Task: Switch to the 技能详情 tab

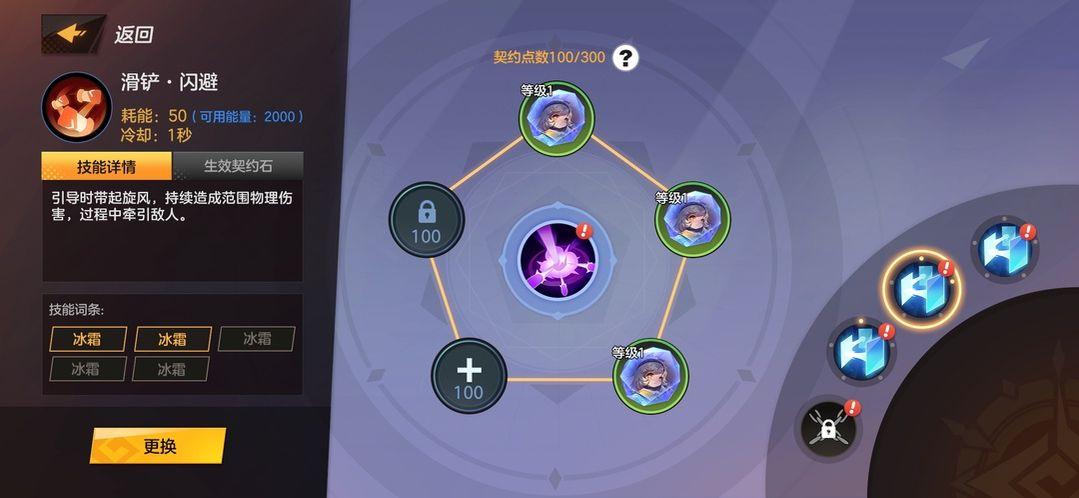Action: 107,166
